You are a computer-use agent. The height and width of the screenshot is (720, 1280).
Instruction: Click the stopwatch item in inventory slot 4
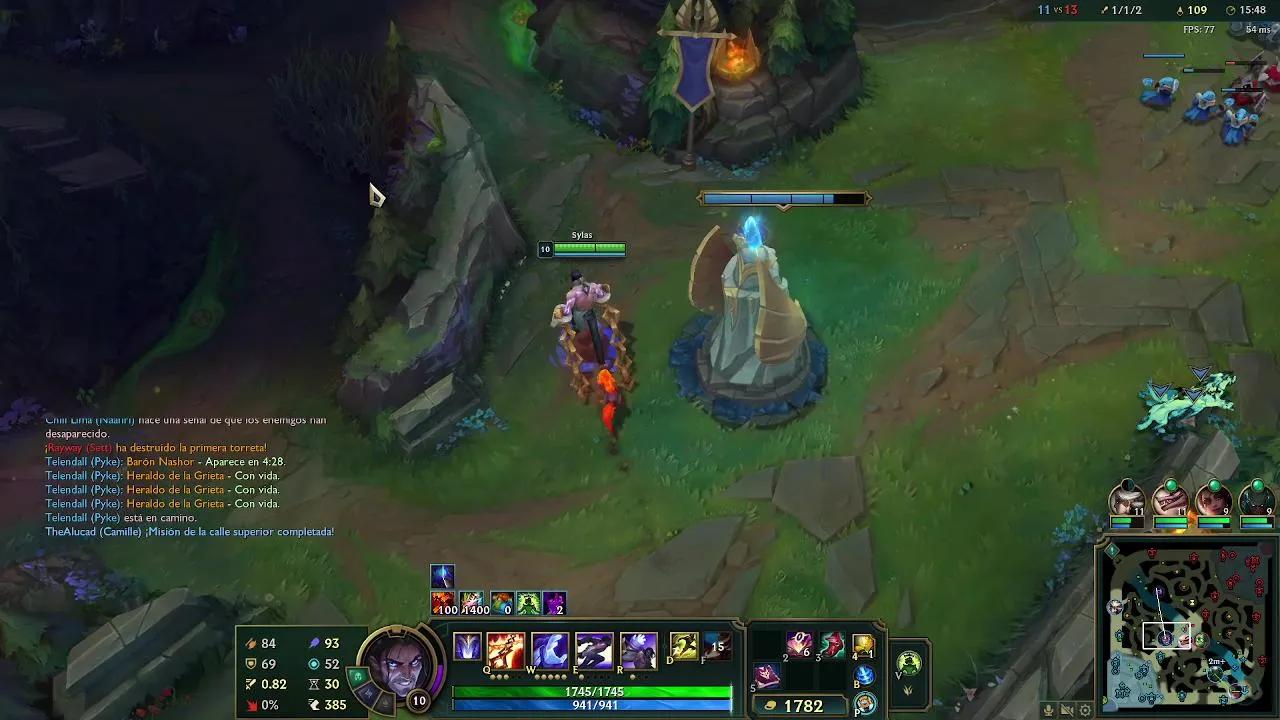tap(862, 644)
